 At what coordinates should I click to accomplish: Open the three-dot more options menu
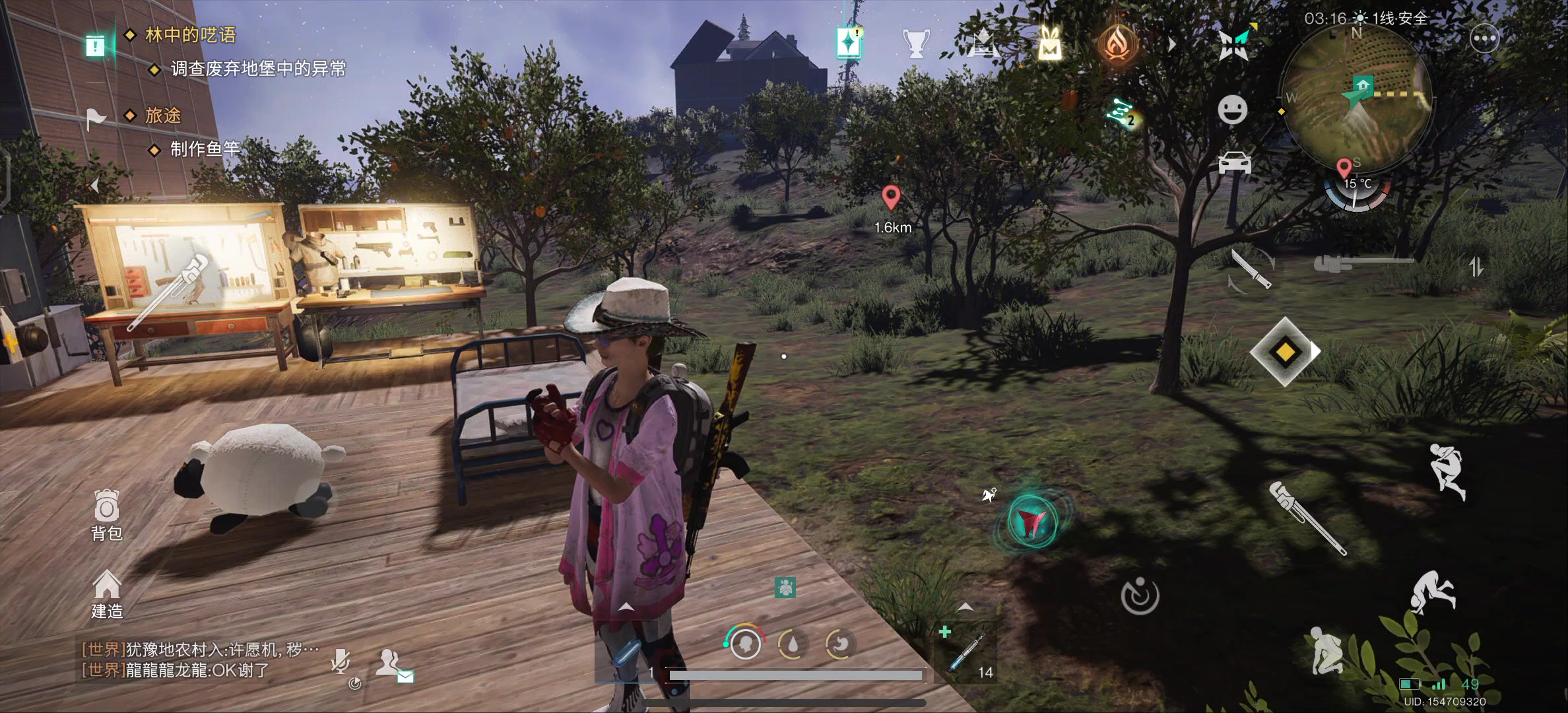click(1485, 39)
